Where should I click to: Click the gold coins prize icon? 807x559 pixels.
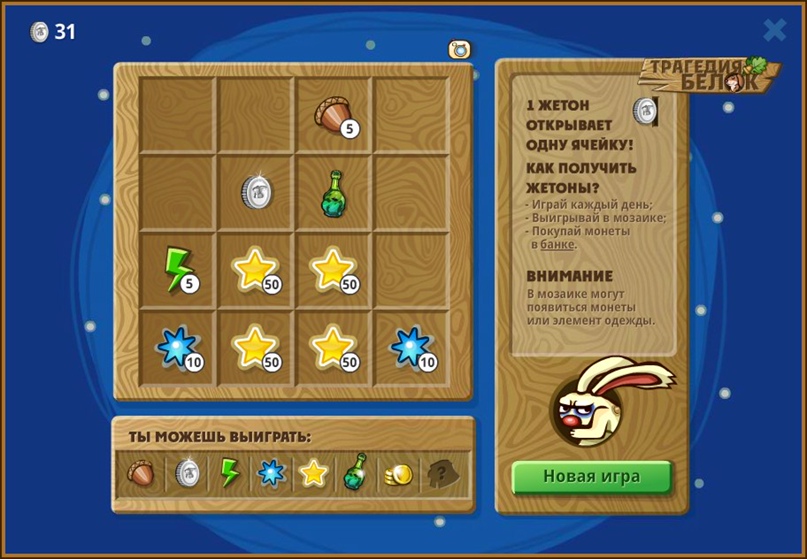pos(398,474)
